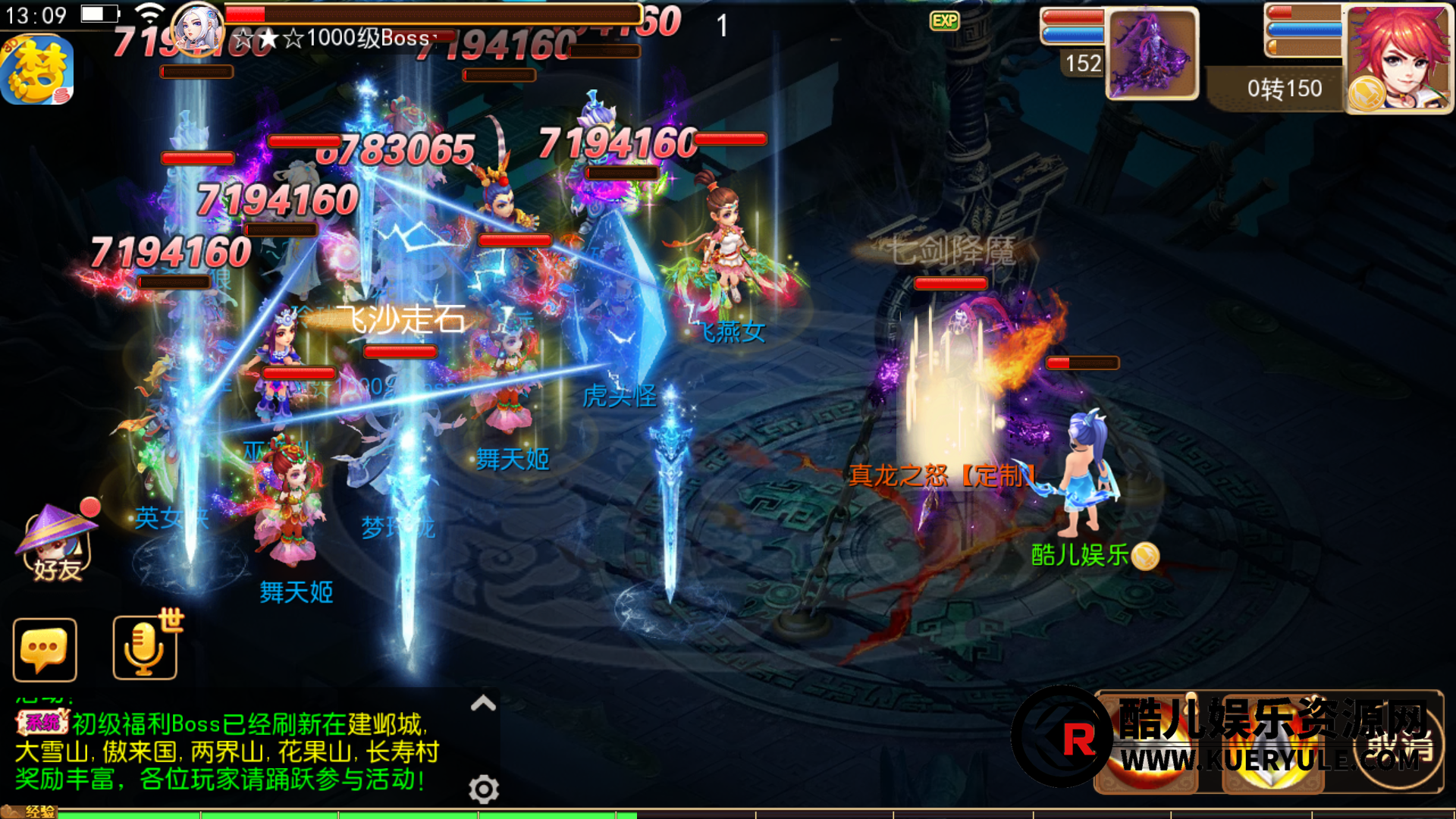Click the EXP bonus icon
1456x819 pixels.
coord(944,20)
